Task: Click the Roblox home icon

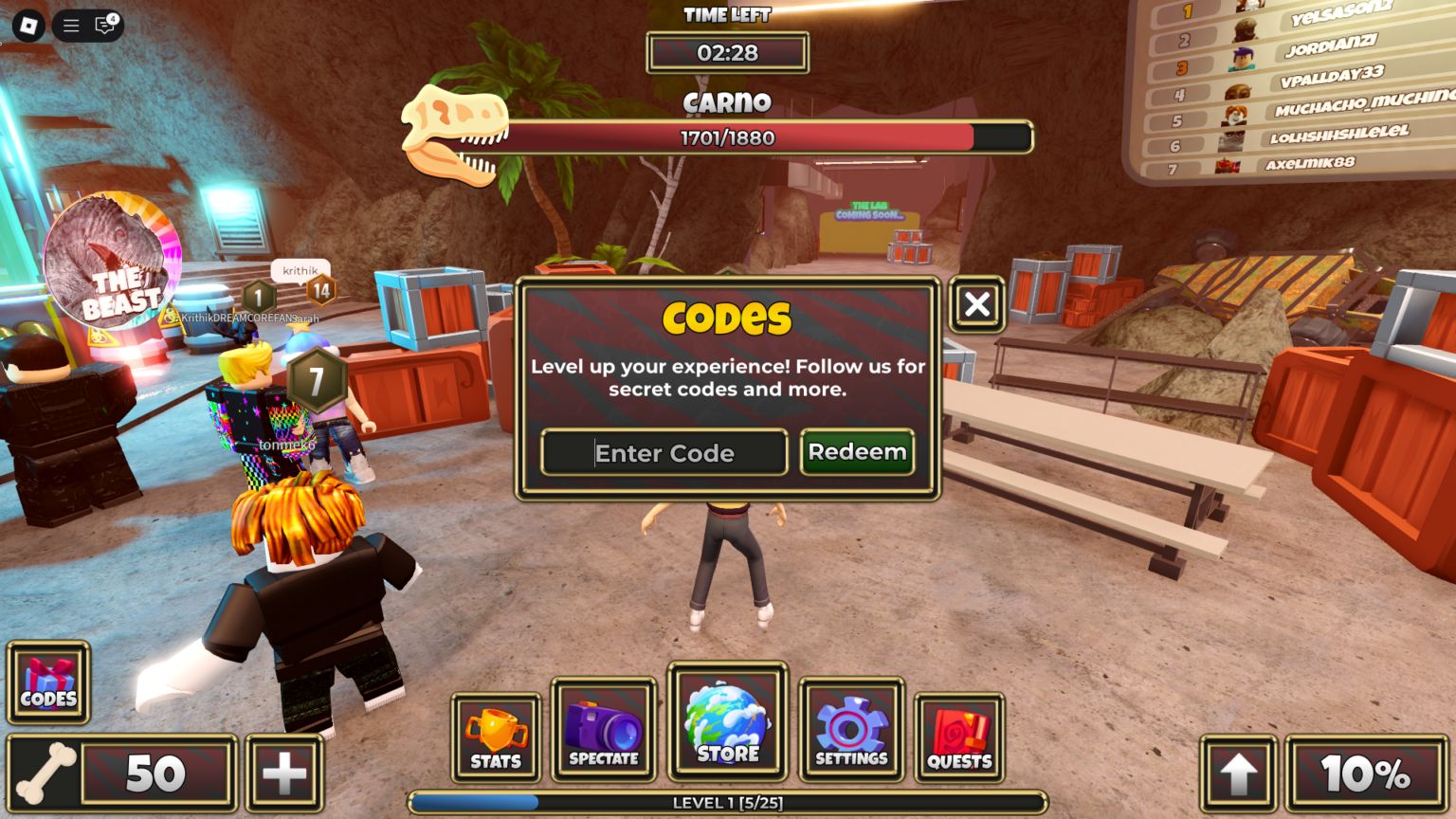Action: coord(27,26)
